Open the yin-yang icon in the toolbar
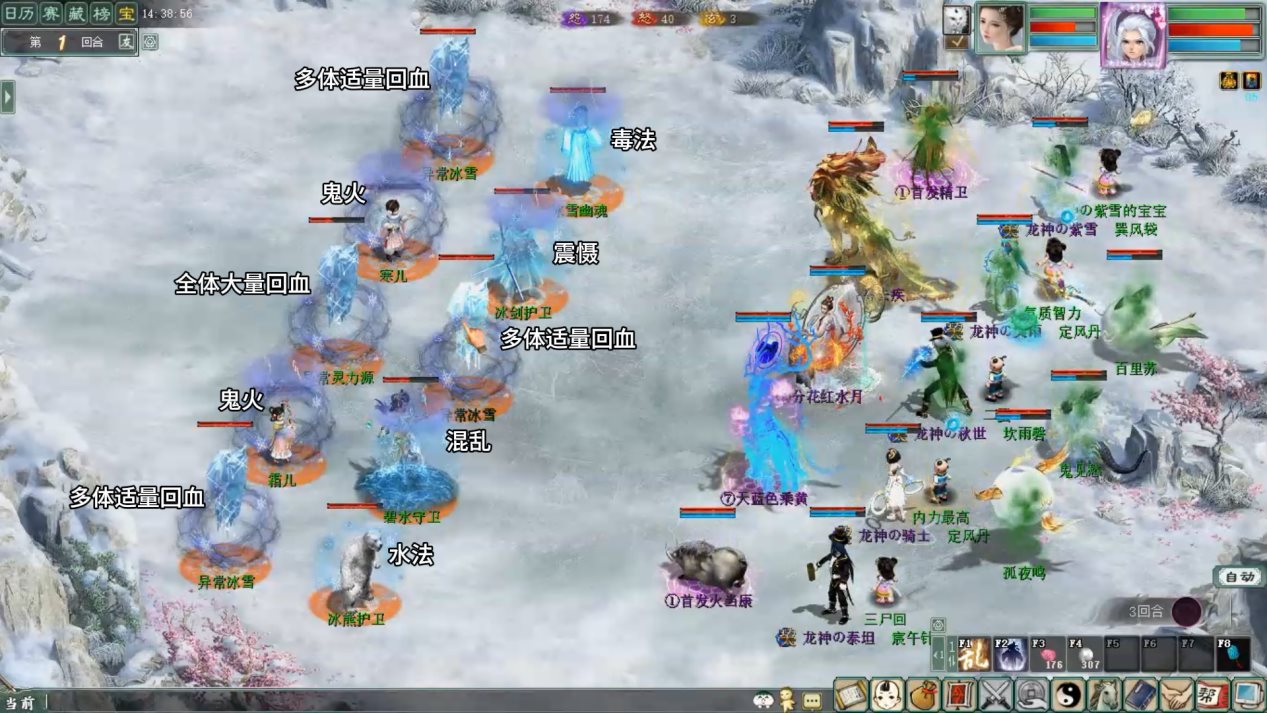This screenshot has height=713, width=1267. (1068, 694)
